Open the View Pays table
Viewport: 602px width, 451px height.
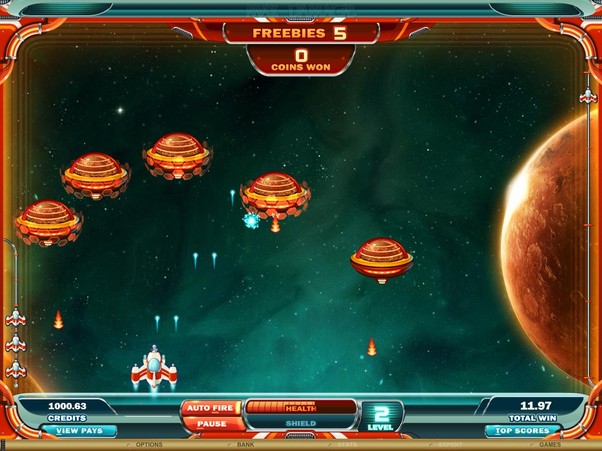[x=78, y=431]
